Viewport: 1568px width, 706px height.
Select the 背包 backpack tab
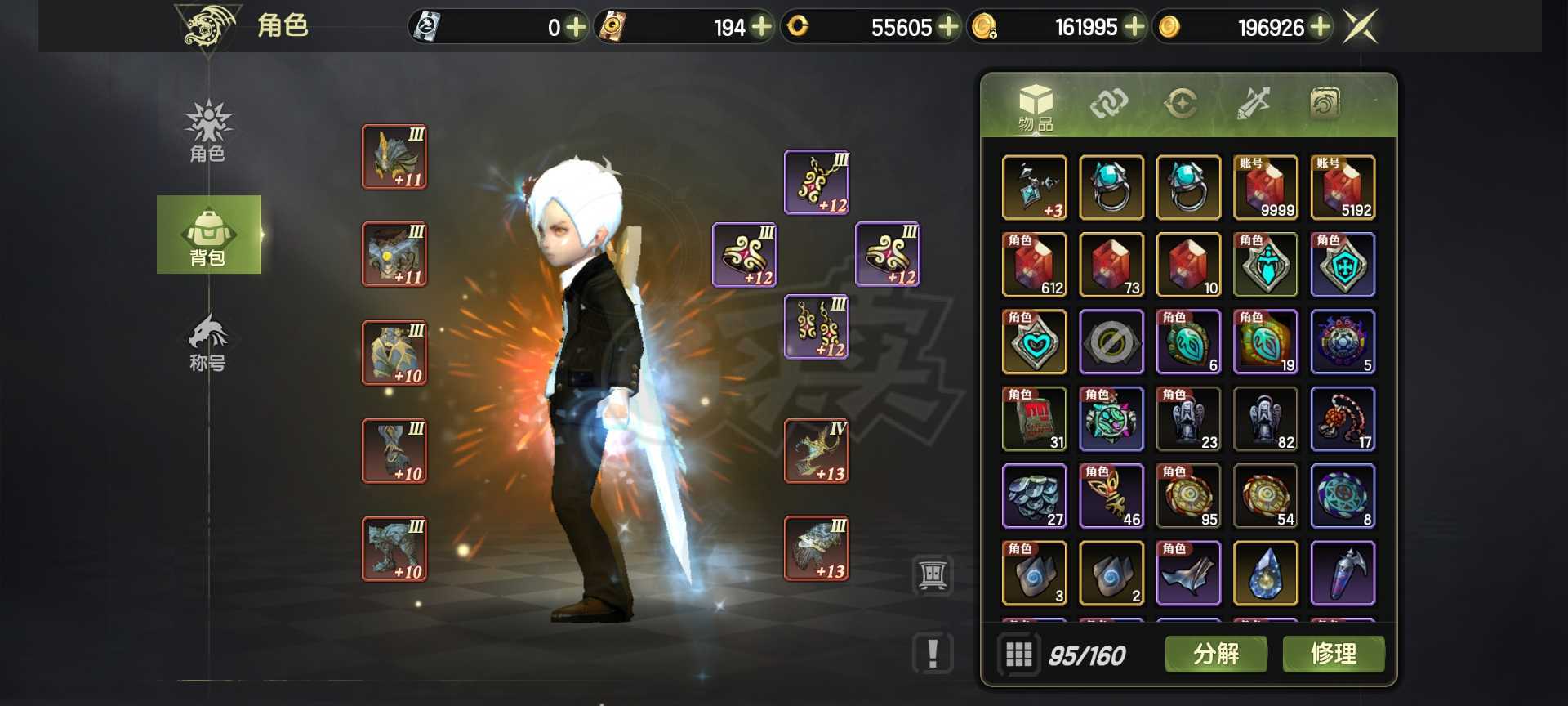coord(208,235)
